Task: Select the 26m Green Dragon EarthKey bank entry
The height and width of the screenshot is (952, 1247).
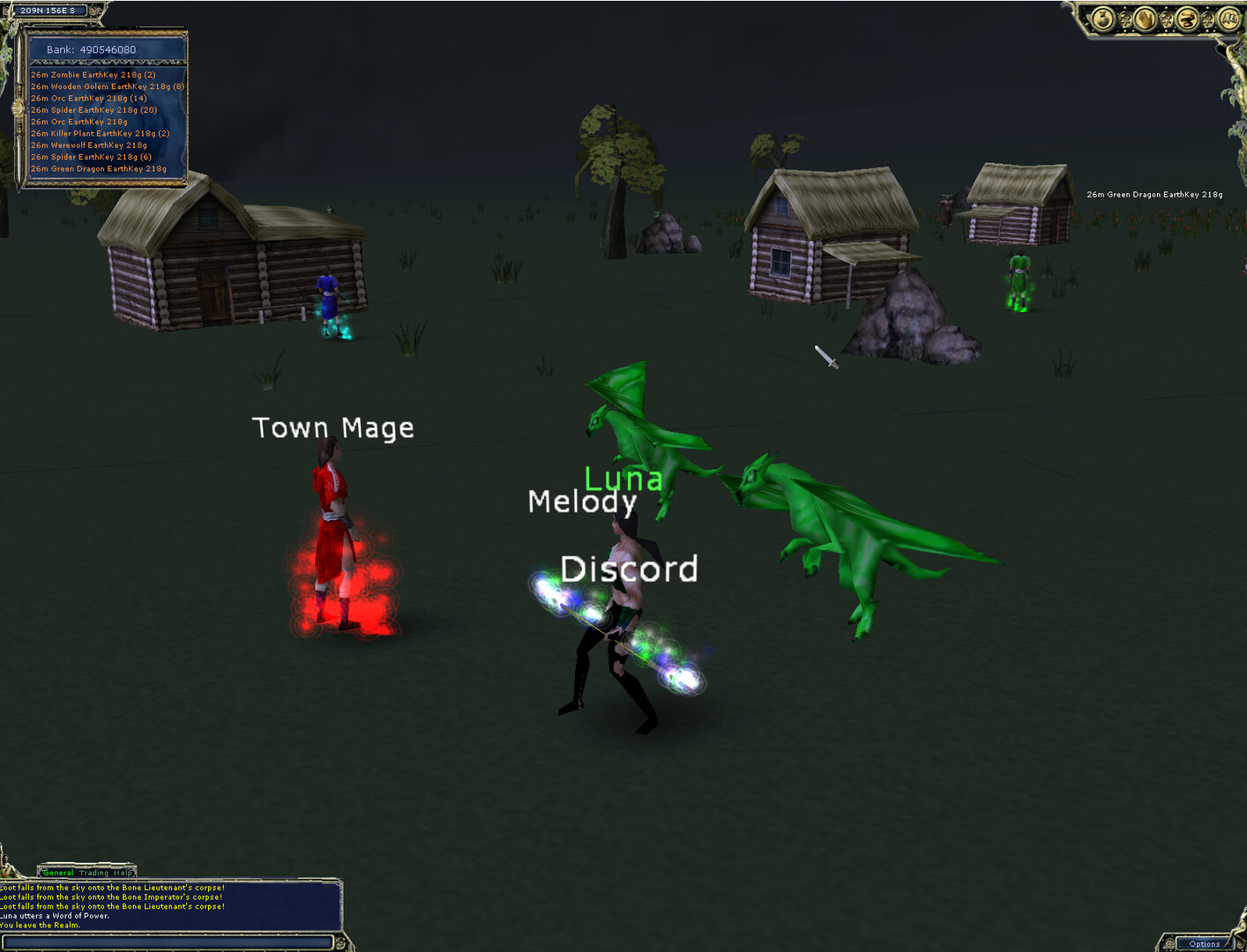Action: [x=98, y=167]
